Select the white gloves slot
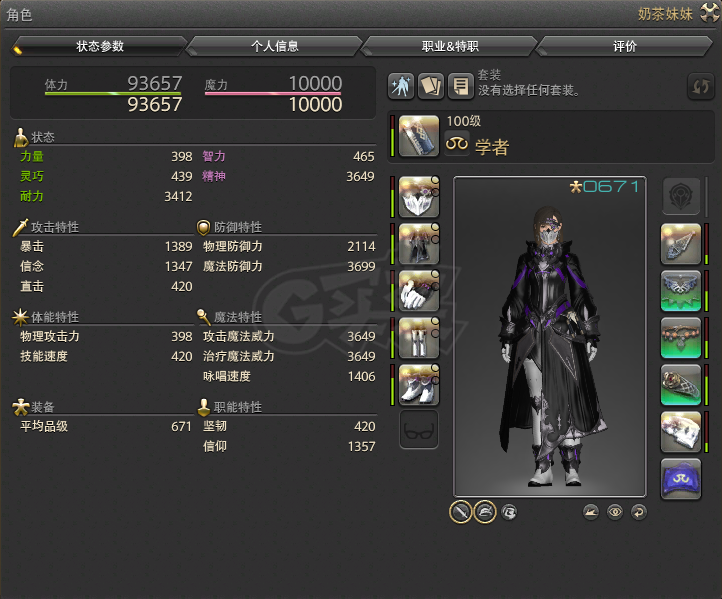Image resolution: width=722 pixels, height=599 pixels. 419,292
